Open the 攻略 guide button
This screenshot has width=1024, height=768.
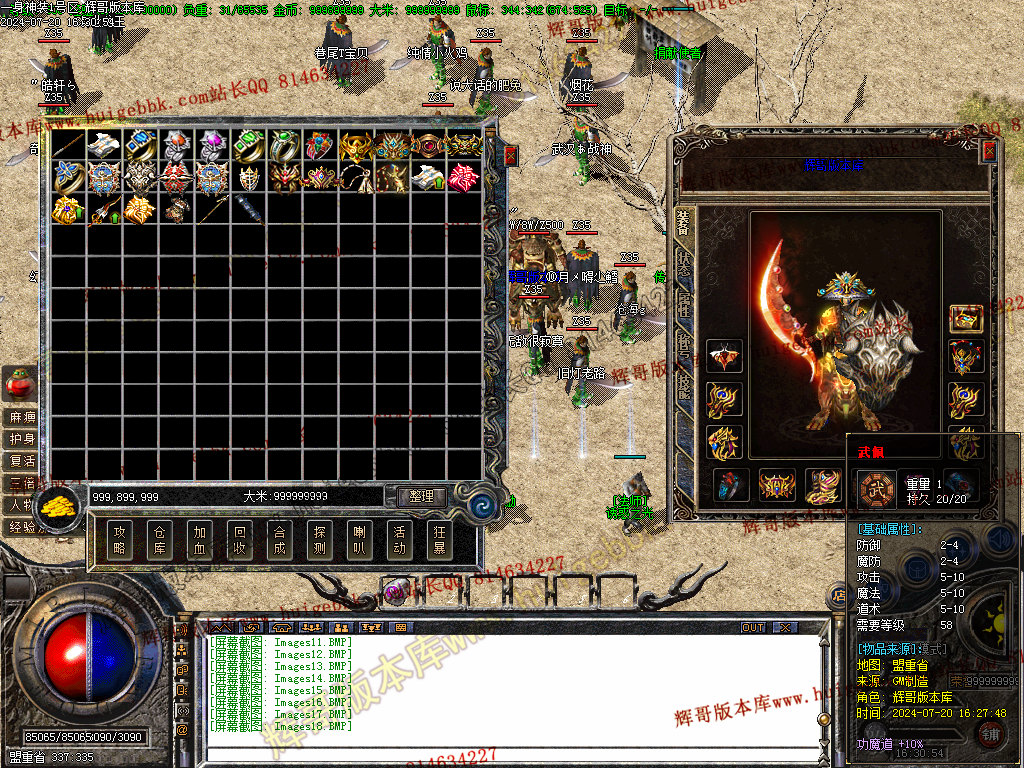pyautogui.click(x=120, y=540)
